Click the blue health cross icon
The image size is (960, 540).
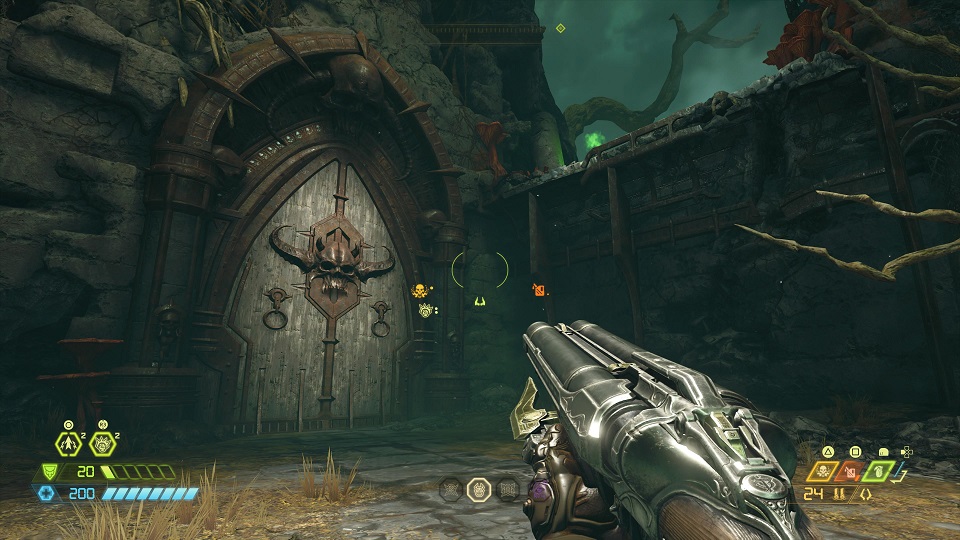(48, 493)
